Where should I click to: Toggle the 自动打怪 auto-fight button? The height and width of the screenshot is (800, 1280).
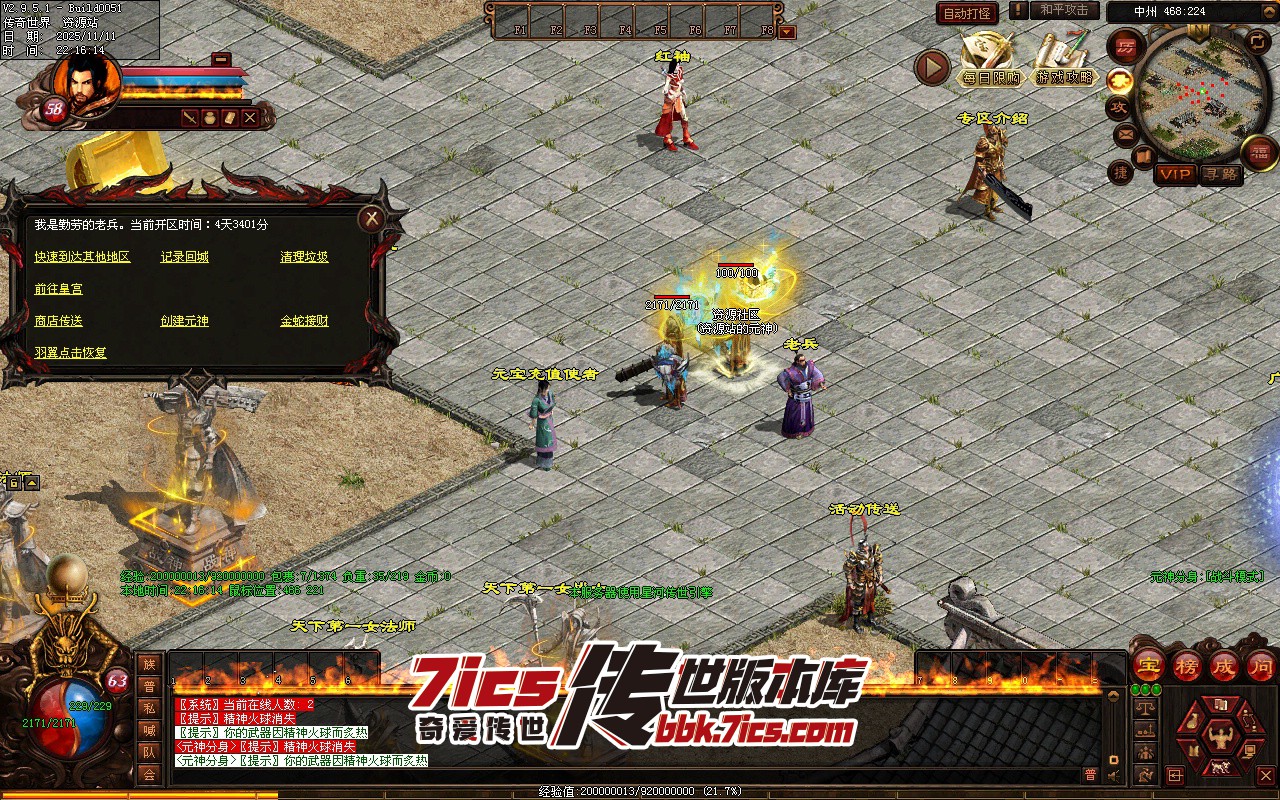tap(967, 13)
